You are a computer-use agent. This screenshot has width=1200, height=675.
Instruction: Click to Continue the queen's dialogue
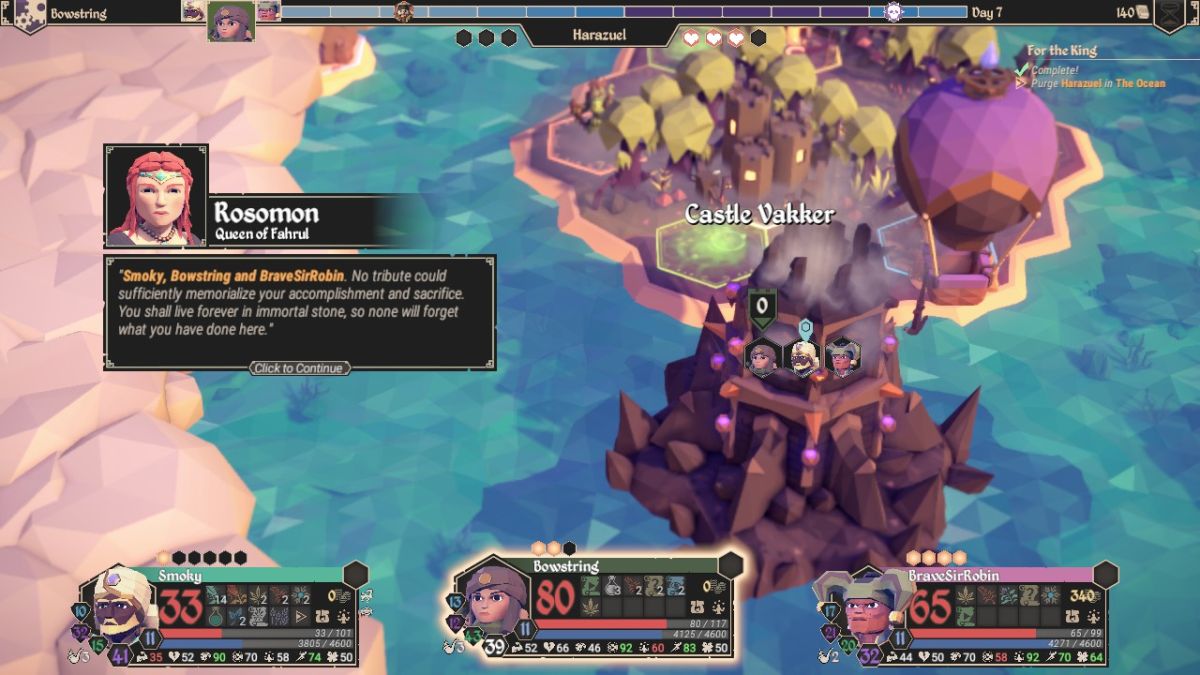click(300, 368)
